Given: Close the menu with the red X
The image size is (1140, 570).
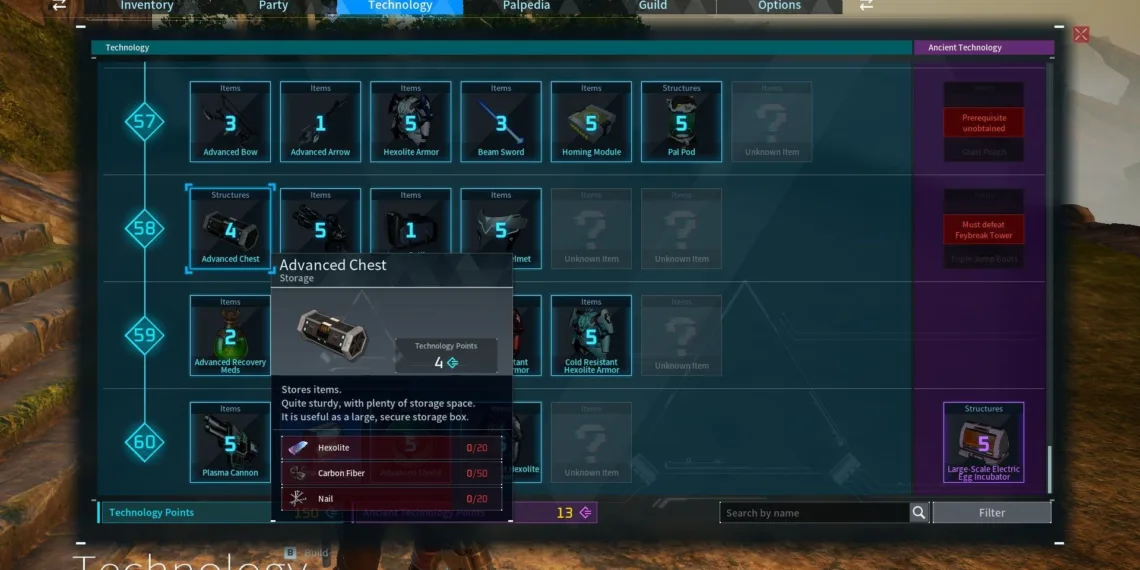Looking at the screenshot, I should tap(1081, 35).
